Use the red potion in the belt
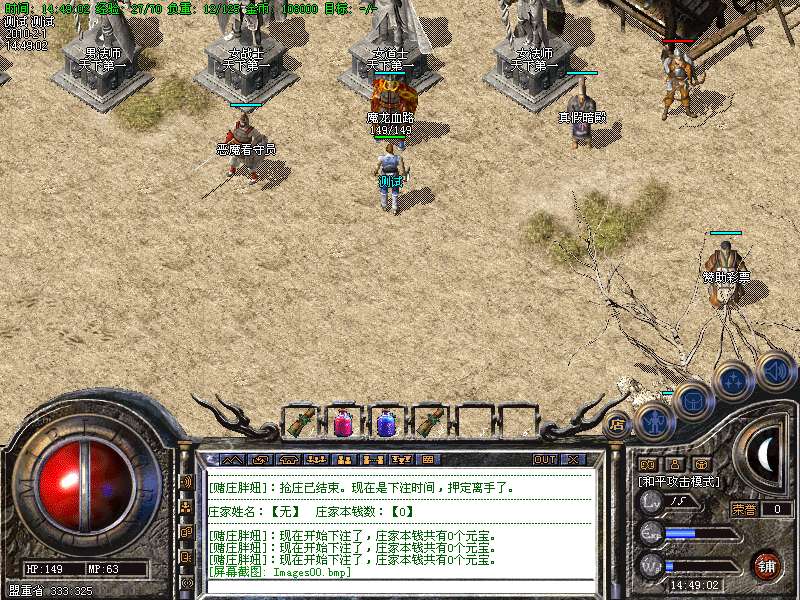The width and height of the screenshot is (800, 600). [x=343, y=423]
